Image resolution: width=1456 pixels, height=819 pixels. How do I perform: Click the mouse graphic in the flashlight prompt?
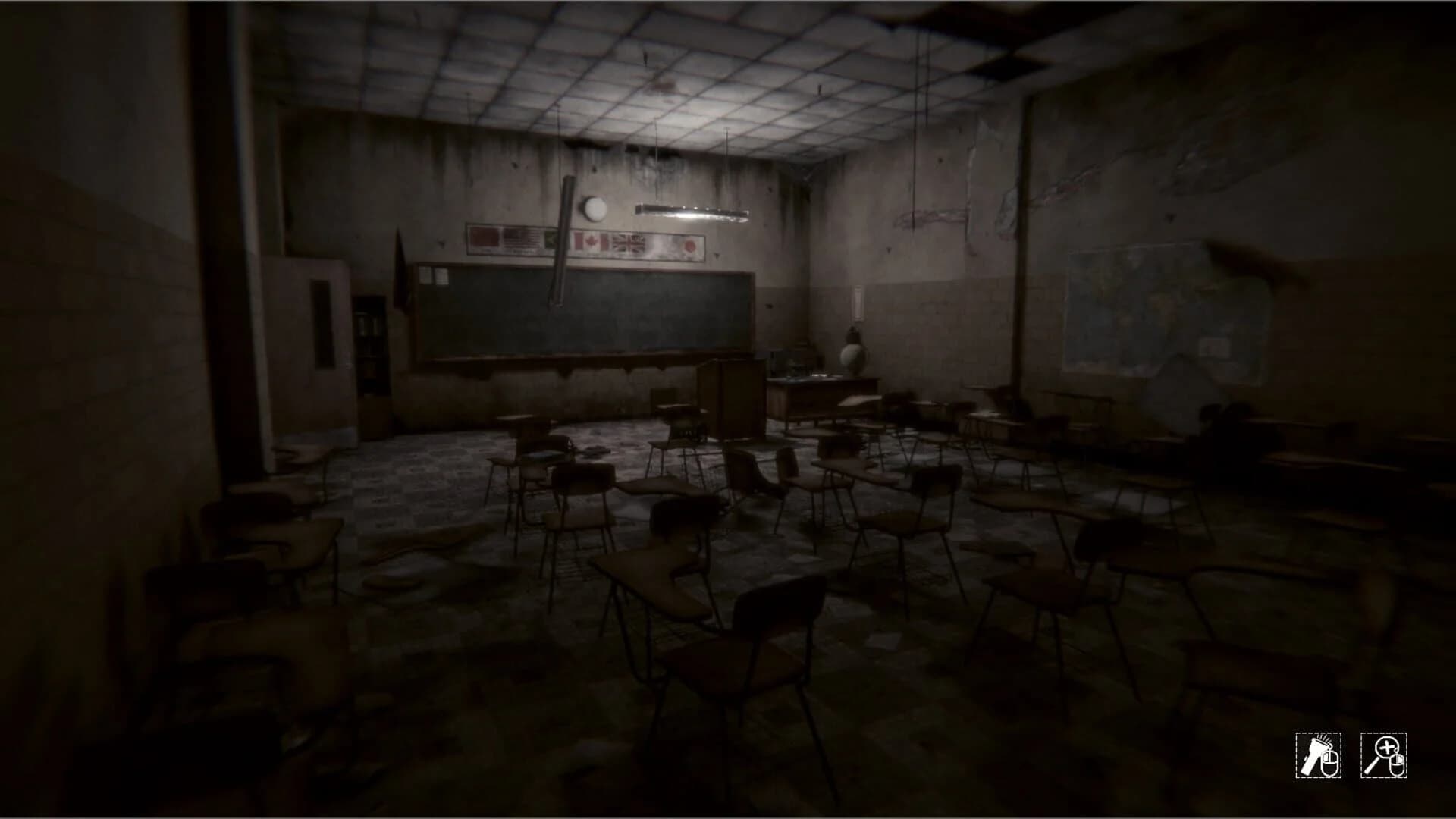1329,764
